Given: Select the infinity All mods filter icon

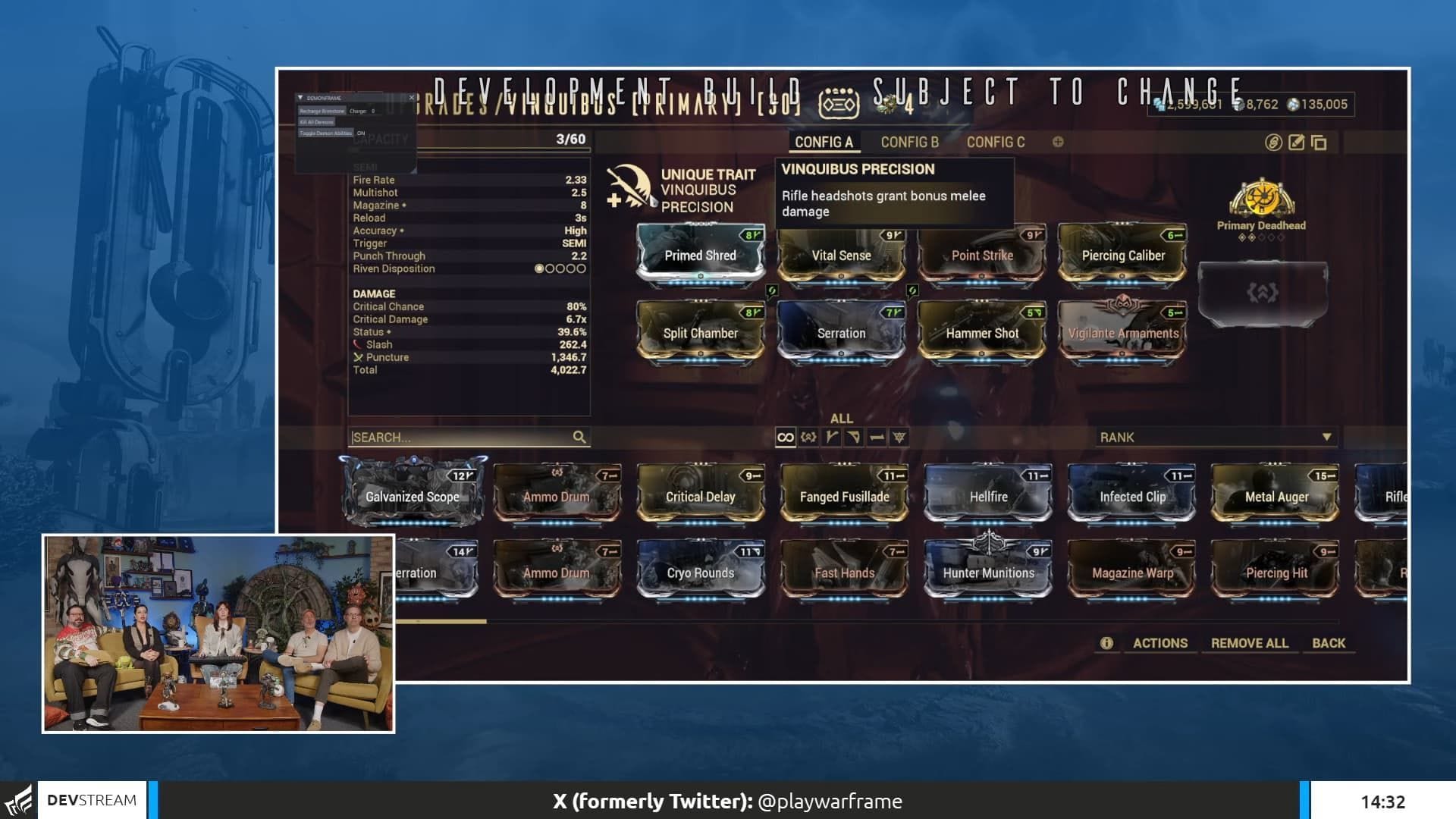Looking at the screenshot, I should point(785,438).
